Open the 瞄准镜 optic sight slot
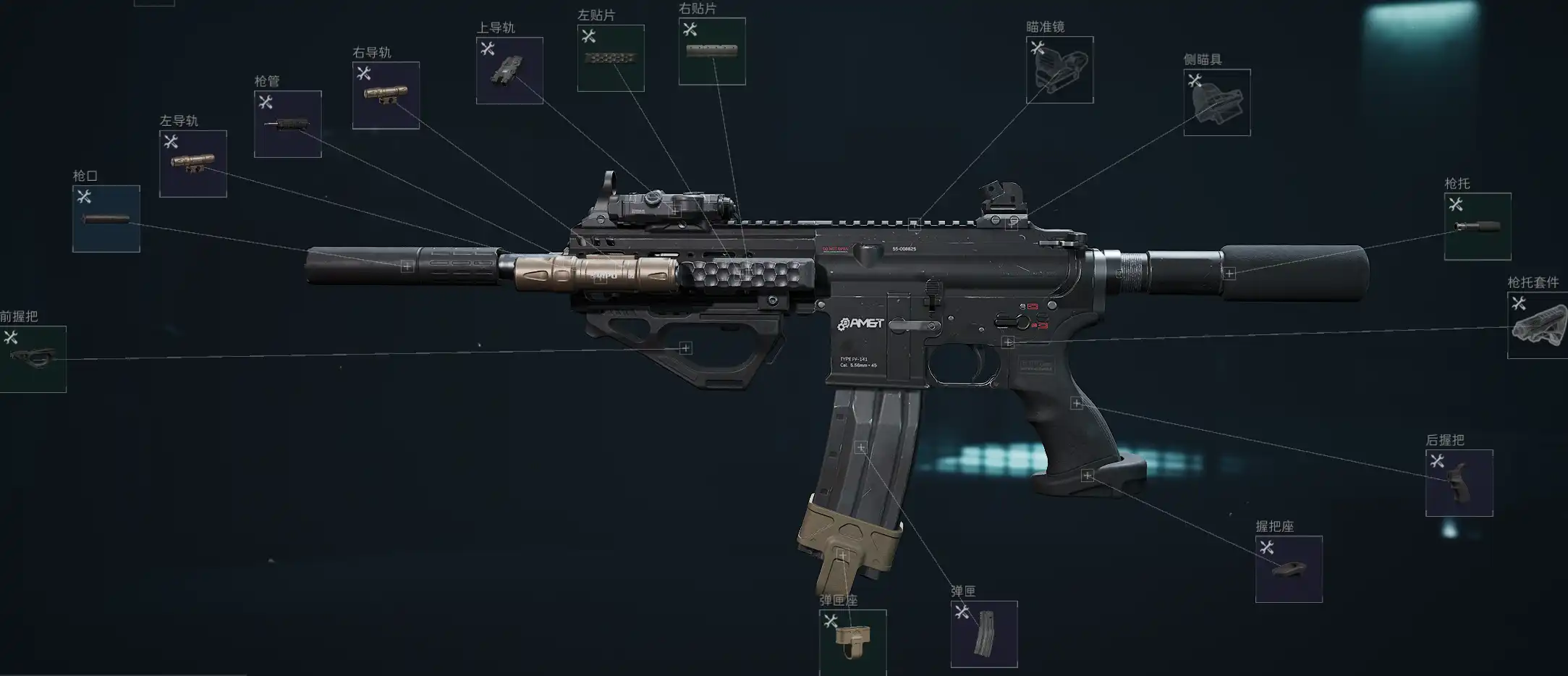1568x676 pixels. tap(1059, 69)
